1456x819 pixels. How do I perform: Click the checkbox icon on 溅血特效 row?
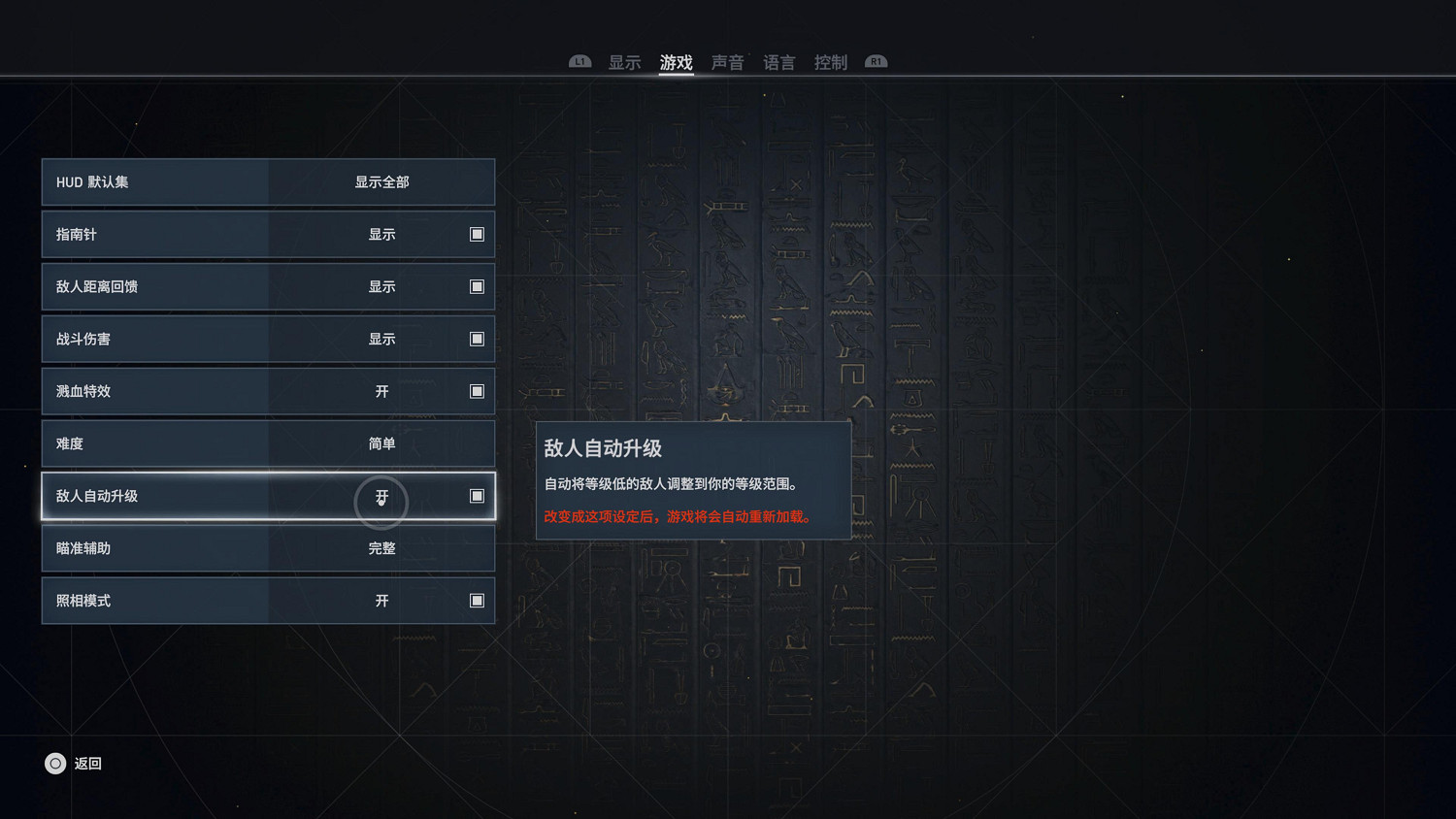pyautogui.click(x=477, y=391)
